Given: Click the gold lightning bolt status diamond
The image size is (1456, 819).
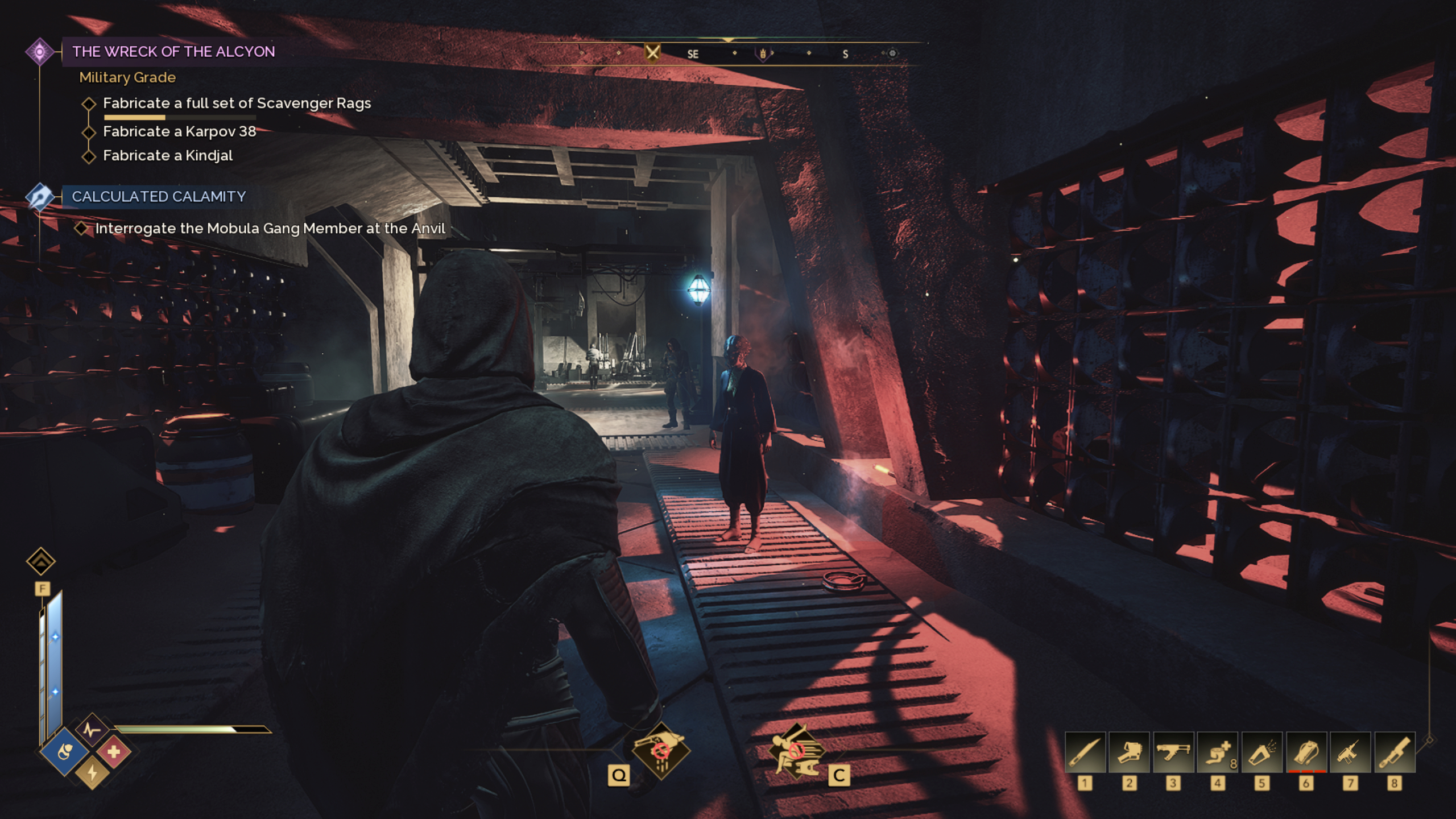Looking at the screenshot, I should click(92, 773).
